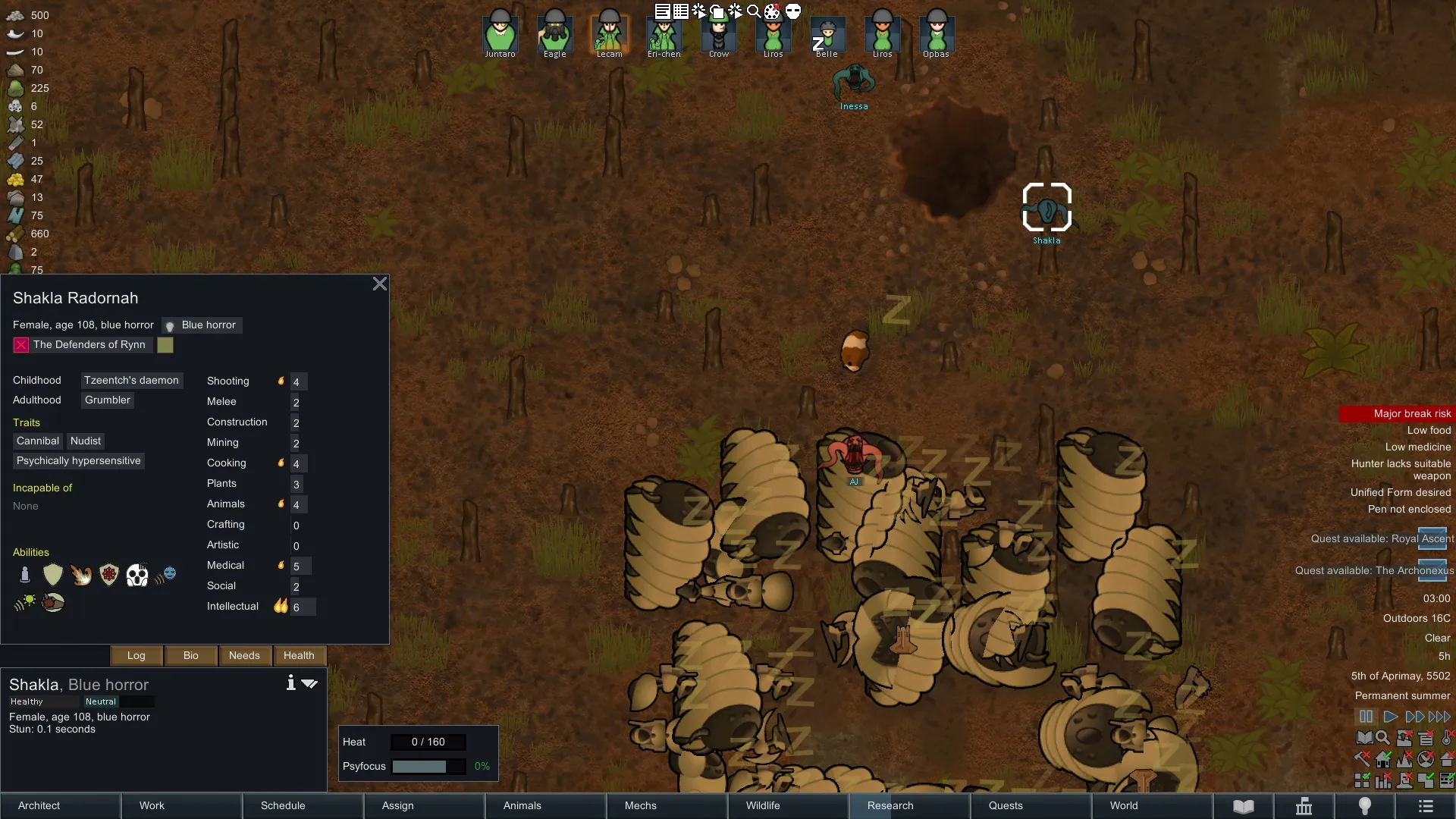Open the Log tab

coord(136,655)
